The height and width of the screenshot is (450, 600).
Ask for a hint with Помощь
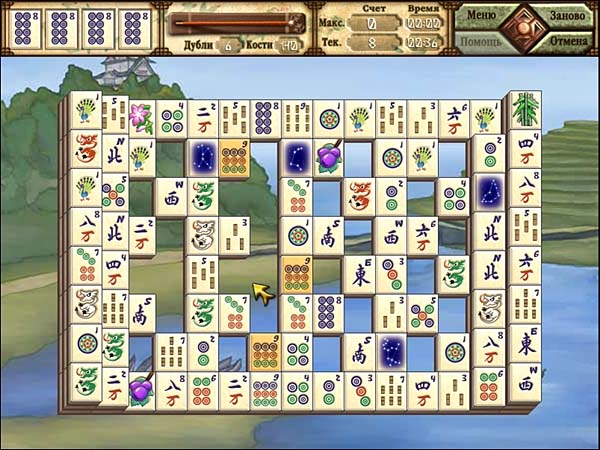(480, 43)
